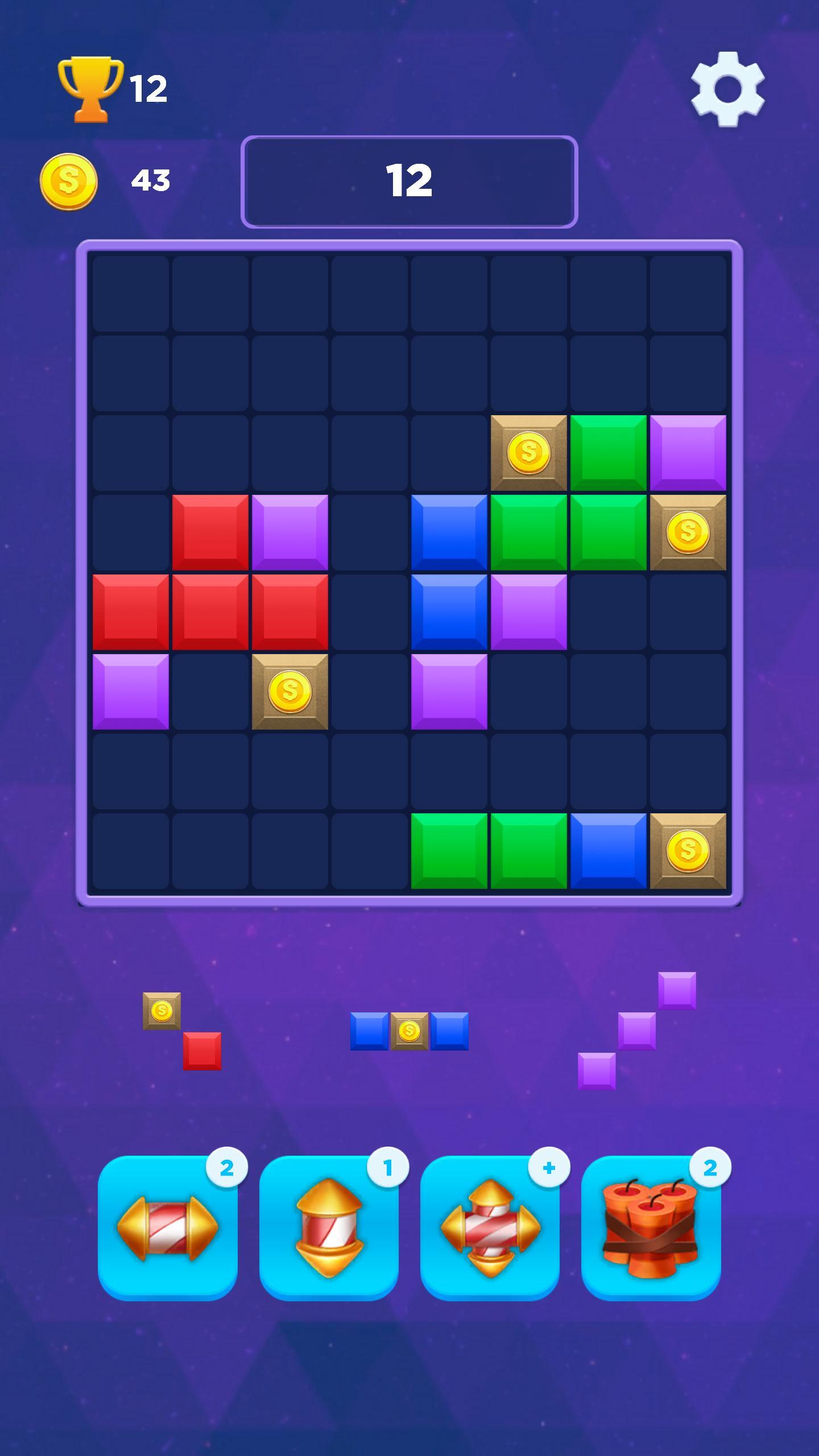Tap the gold coin balance icon
The image size is (819, 1456).
point(69,181)
